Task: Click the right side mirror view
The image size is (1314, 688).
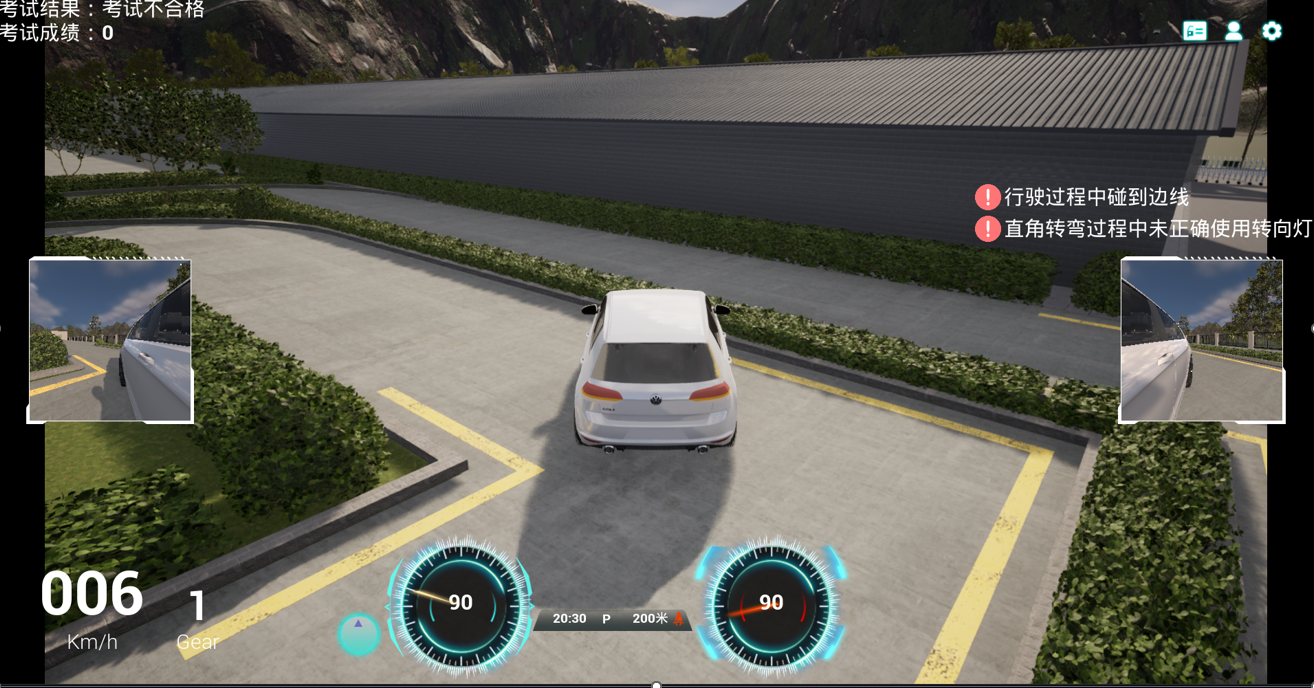Action: (1201, 340)
